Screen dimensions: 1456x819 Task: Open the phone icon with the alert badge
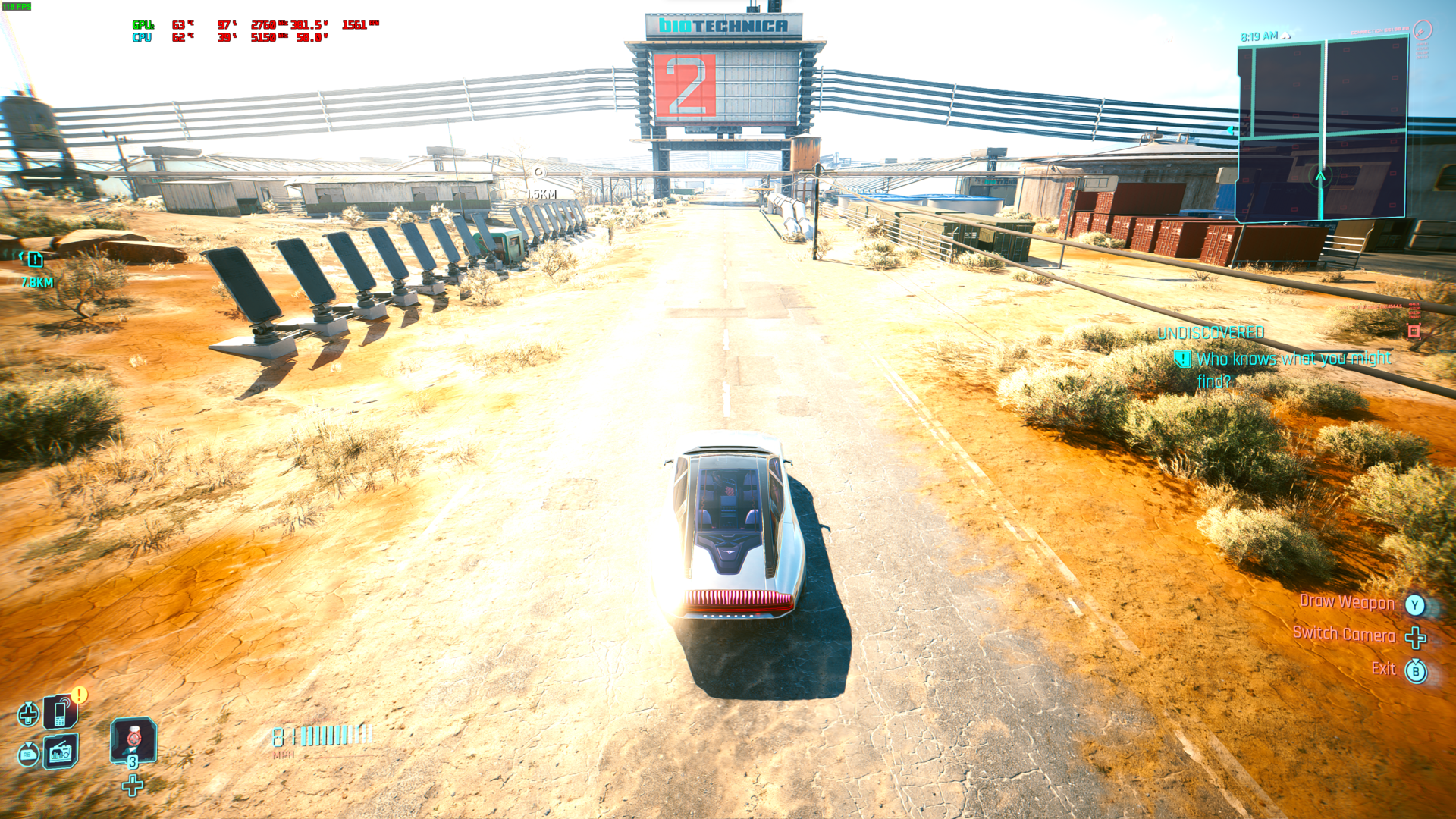60,713
